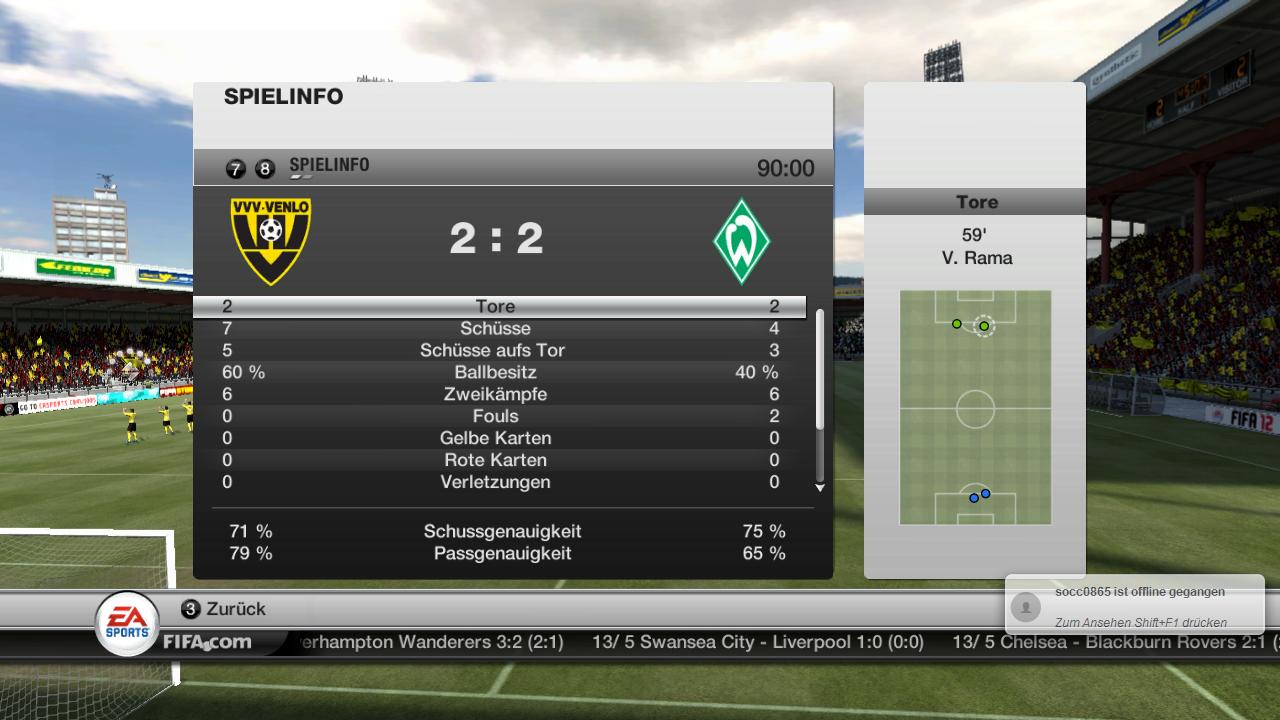This screenshot has width=1280, height=720.
Task: Select the Zweikämpfe row
Action: (498, 395)
